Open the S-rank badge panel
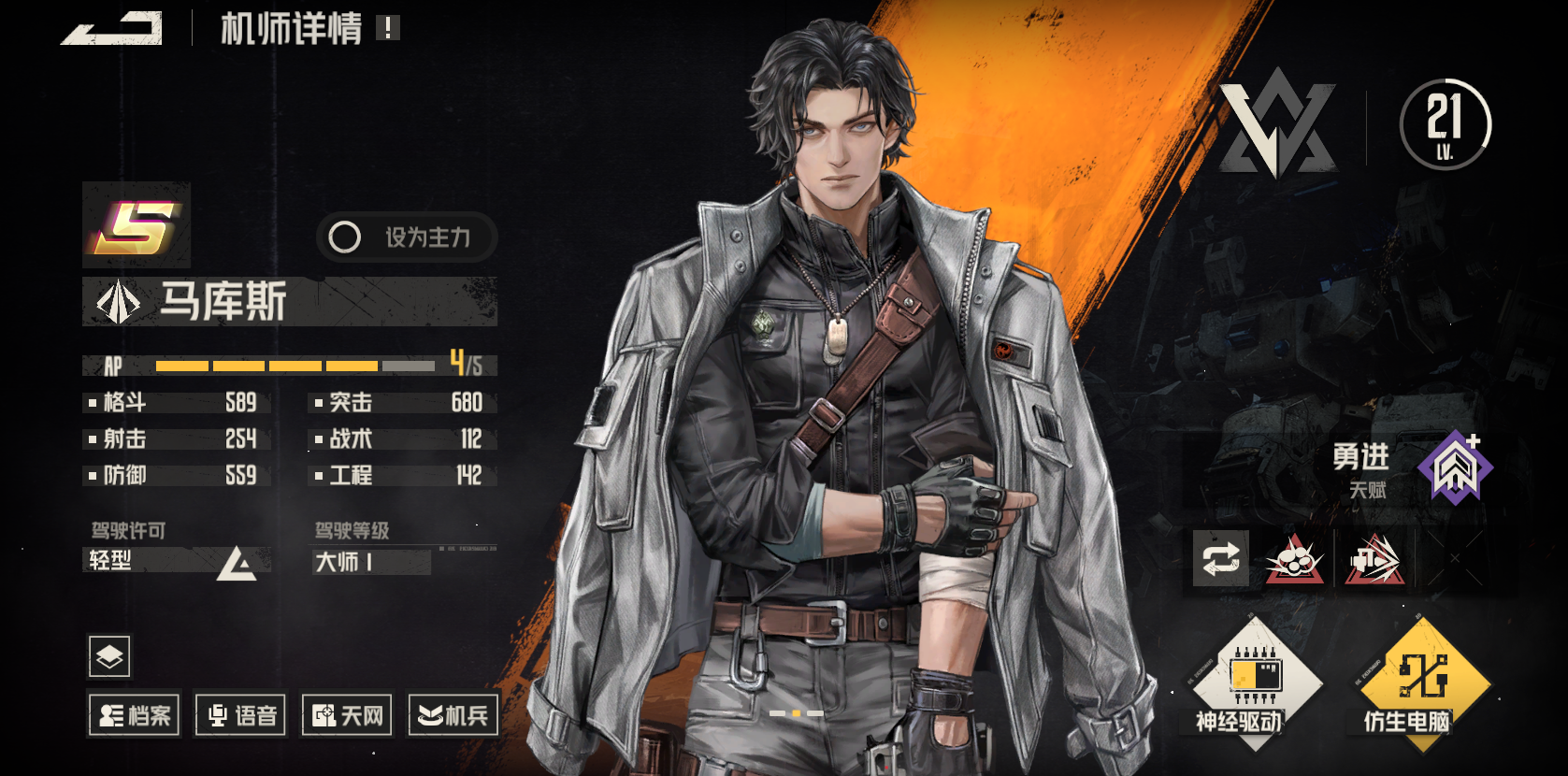1568x776 pixels. (x=137, y=227)
